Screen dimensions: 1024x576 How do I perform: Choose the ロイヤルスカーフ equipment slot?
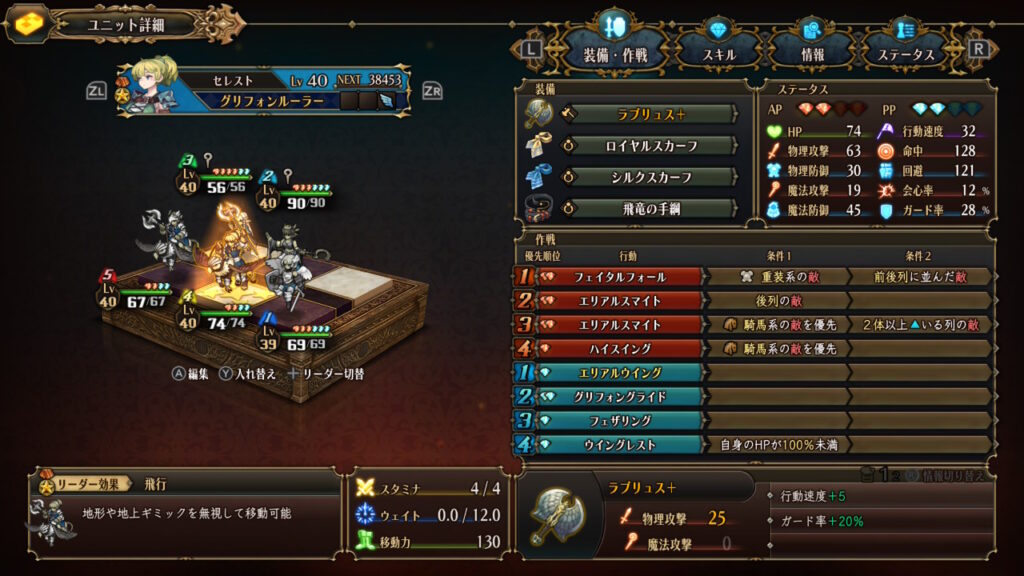point(650,146)
